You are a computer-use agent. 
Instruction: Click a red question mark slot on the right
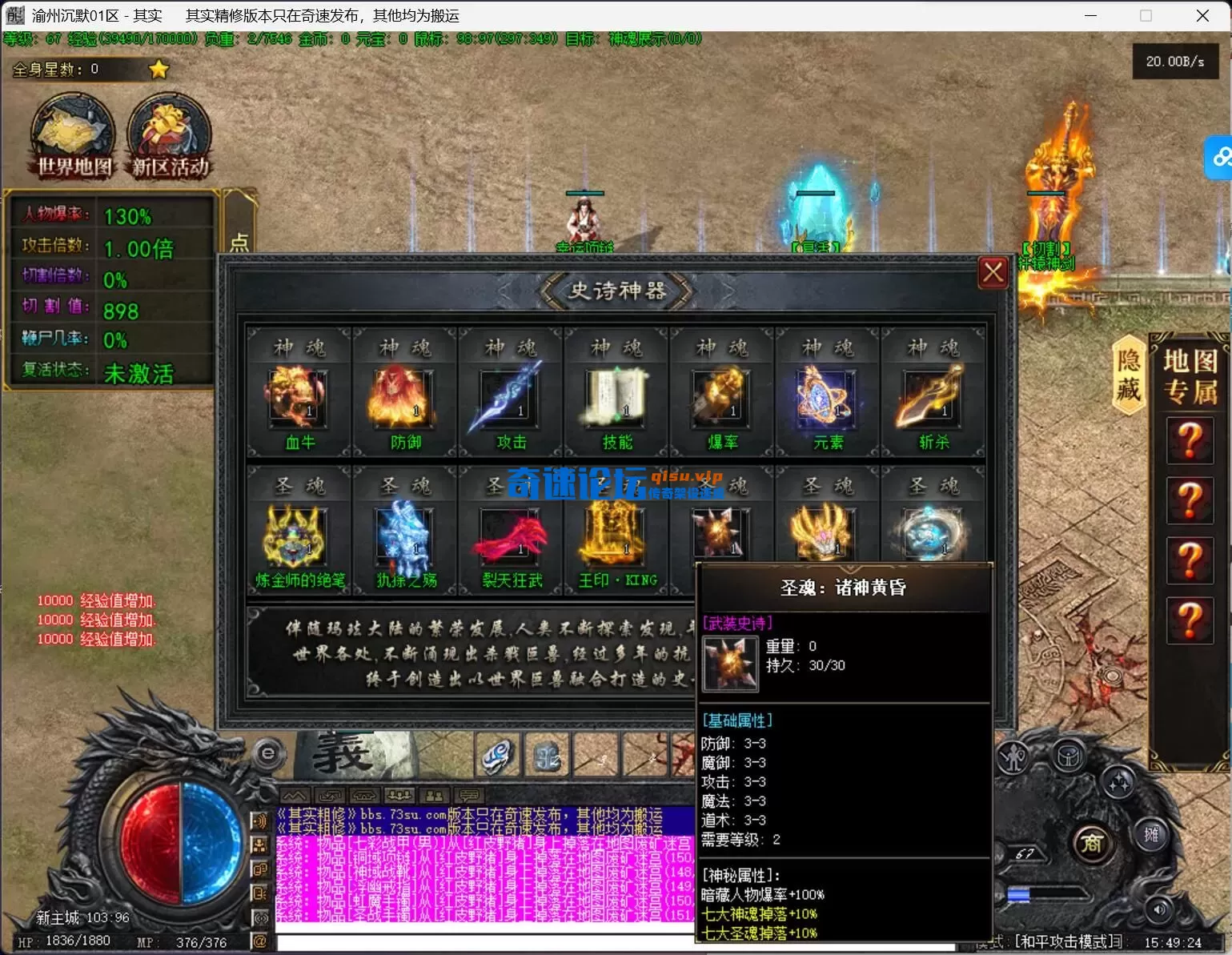coord(1190,440)
